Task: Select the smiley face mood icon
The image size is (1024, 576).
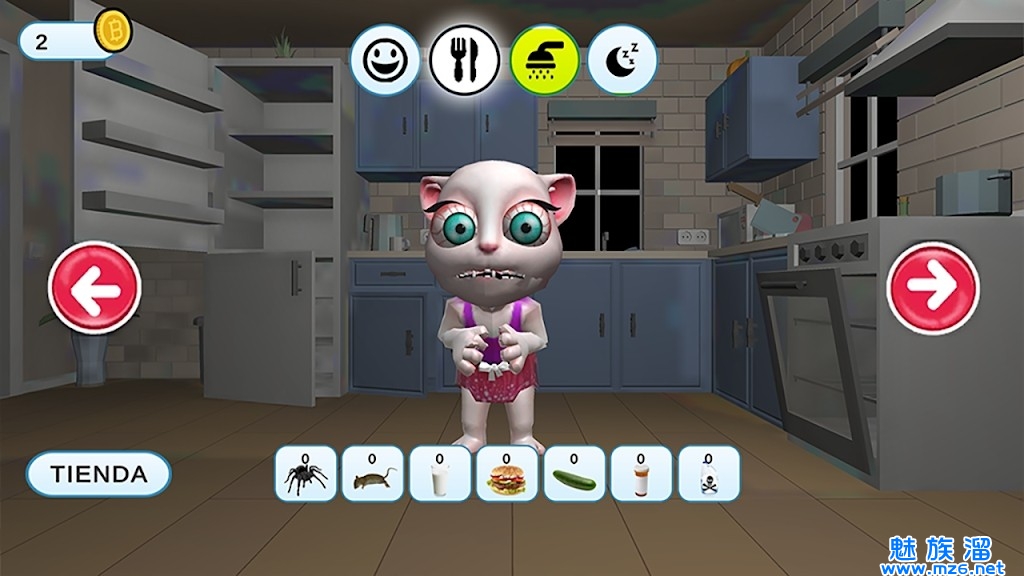Action: (x=384, y=60)
